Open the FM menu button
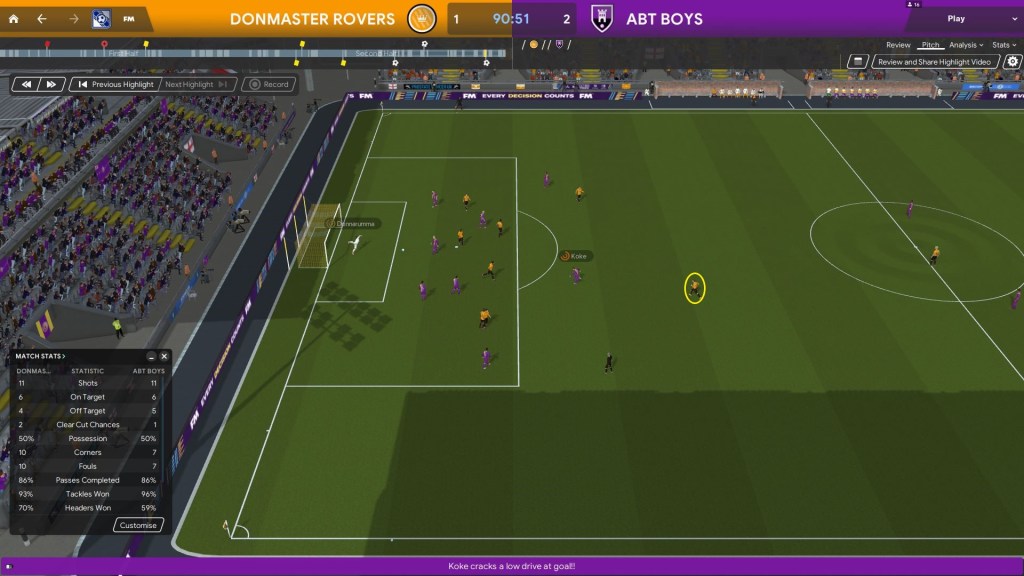 129,19
